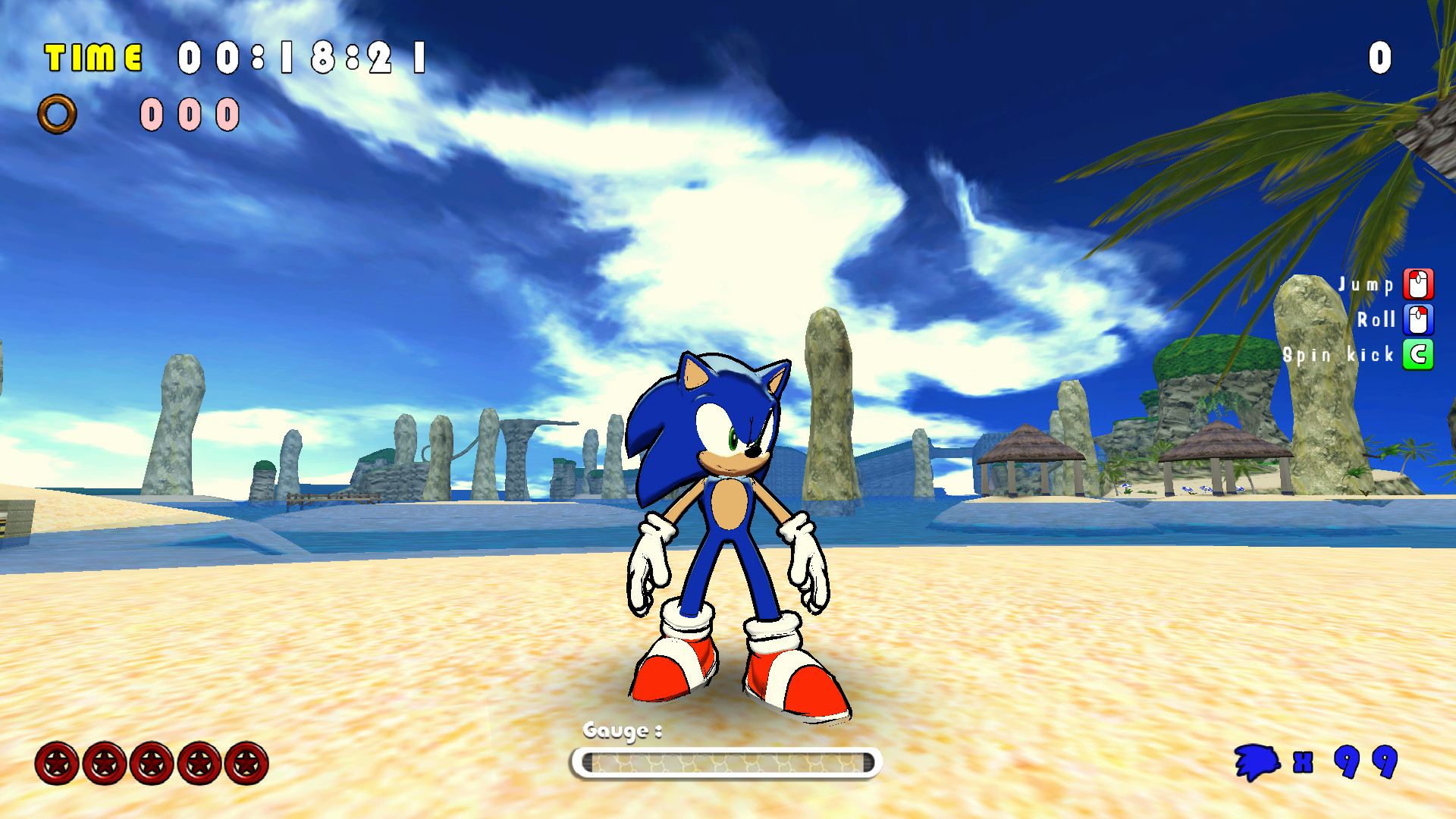Screen dimensions: 1456x819
Task: Expand the control hints panel
Action: [x=1373, y=318]
